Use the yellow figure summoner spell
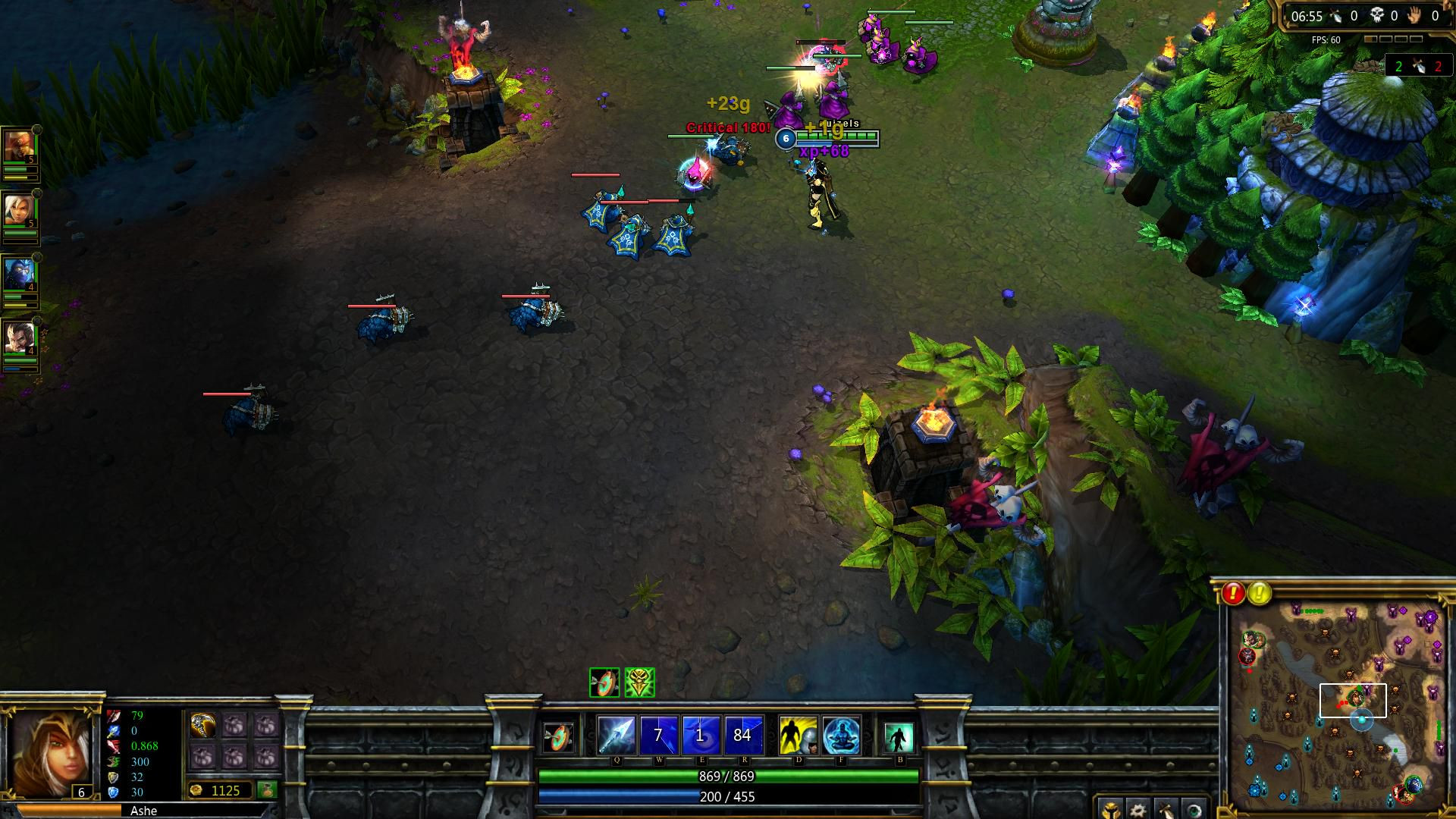This screenshot has height=819, width=1456. (x=798, y=735)
